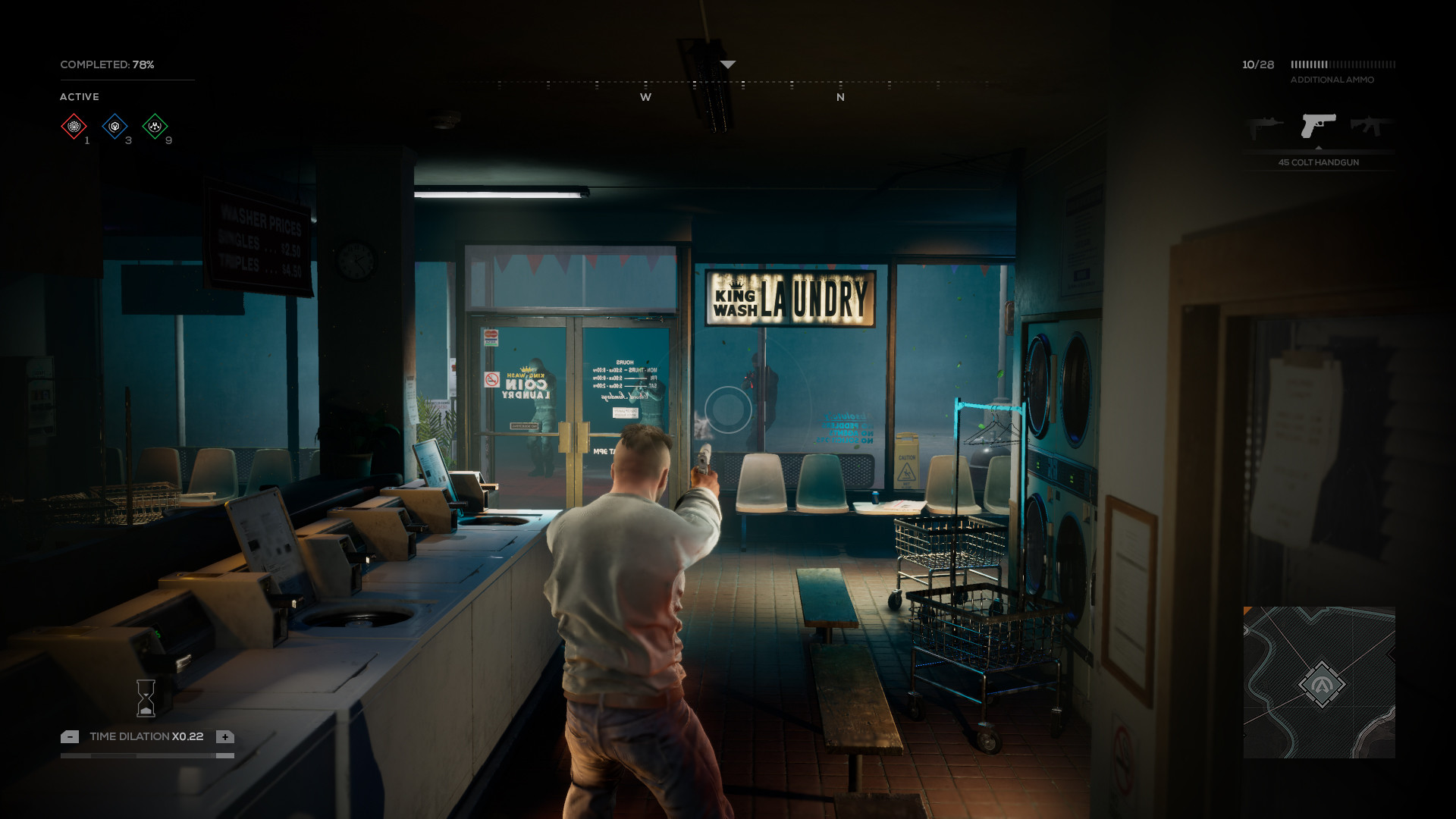
Task: Click the downward arrow above the compass bar
Action: [x=727, y=64]
